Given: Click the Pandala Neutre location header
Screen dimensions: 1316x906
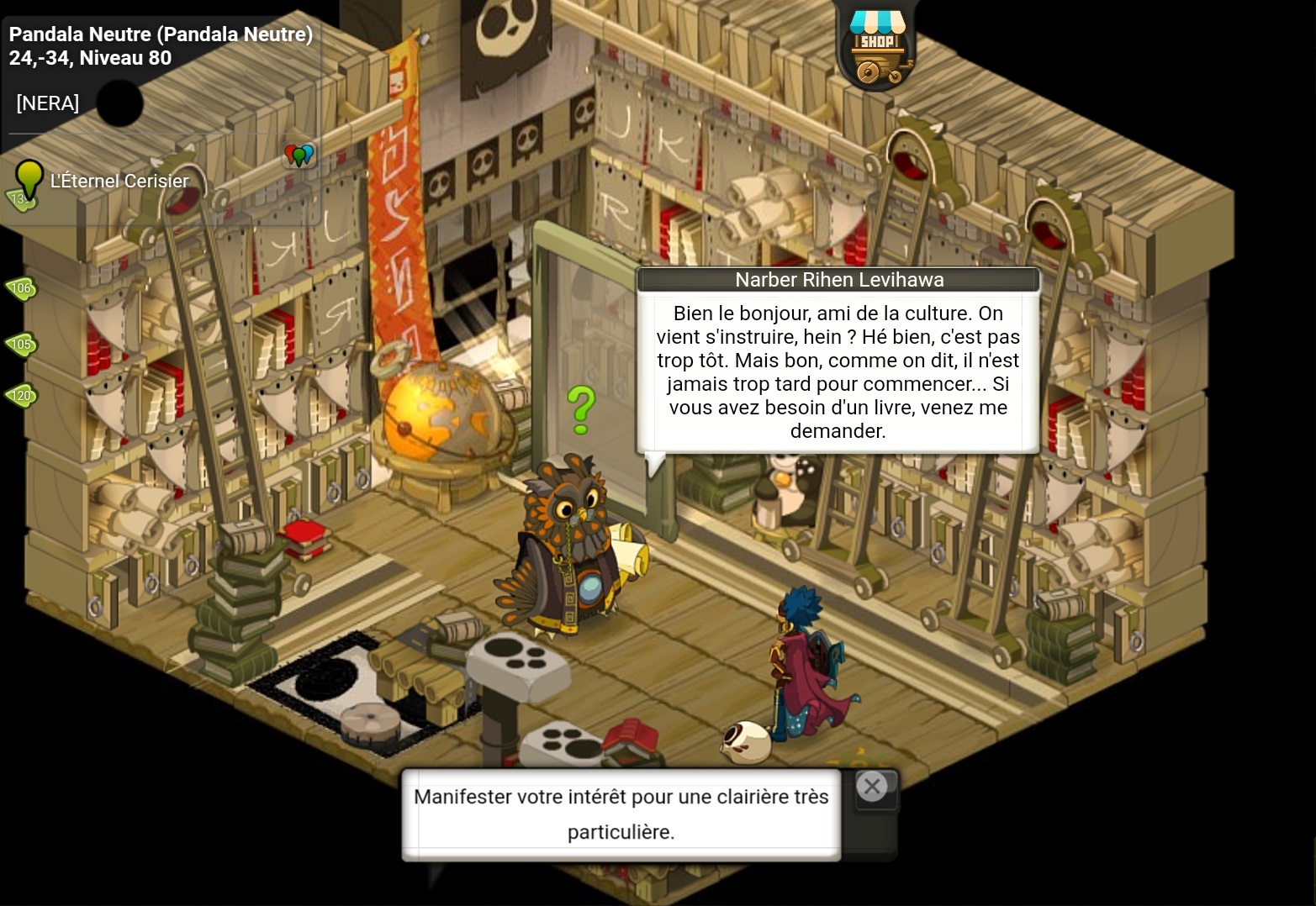Looking at the screenshot, I should (161, 34).
